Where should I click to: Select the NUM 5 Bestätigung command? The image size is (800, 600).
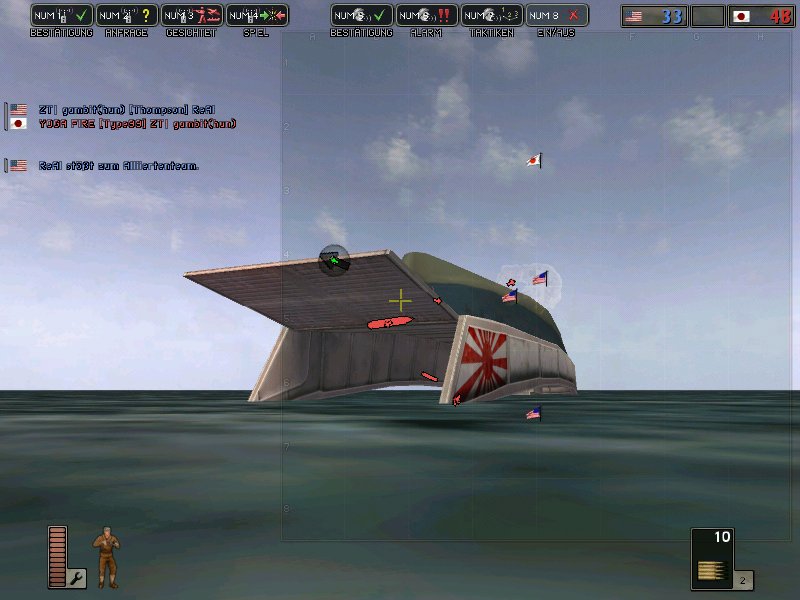coord(362,16)
